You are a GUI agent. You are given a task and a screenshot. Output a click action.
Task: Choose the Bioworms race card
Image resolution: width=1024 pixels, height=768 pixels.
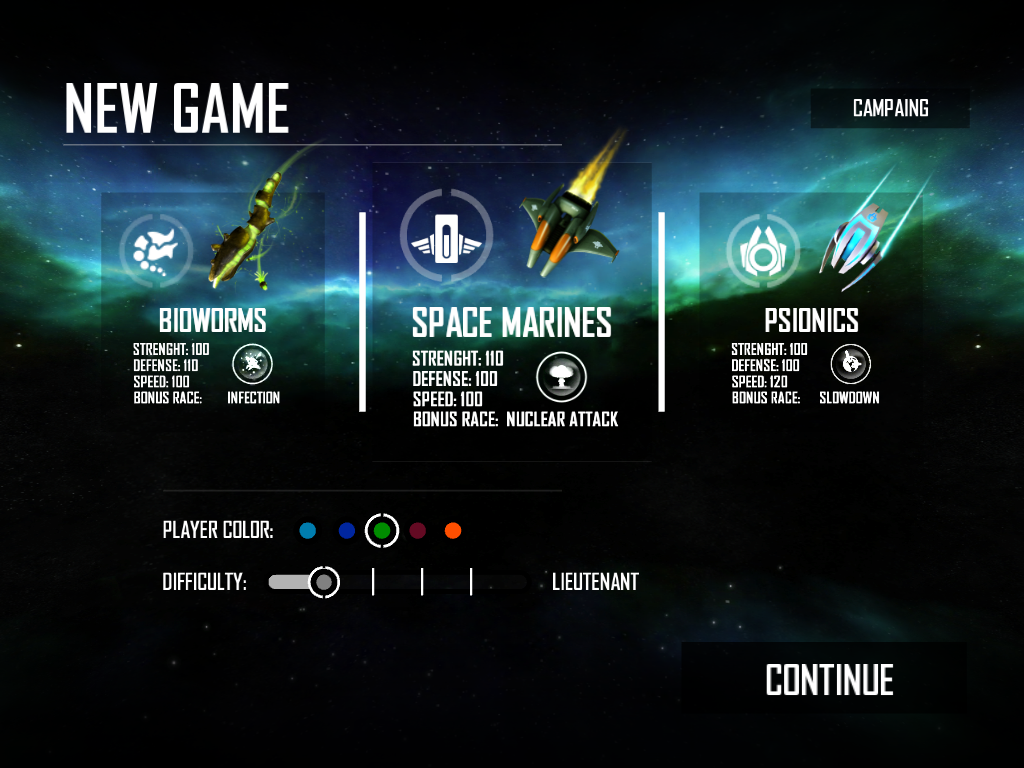[x=213, y=300]
